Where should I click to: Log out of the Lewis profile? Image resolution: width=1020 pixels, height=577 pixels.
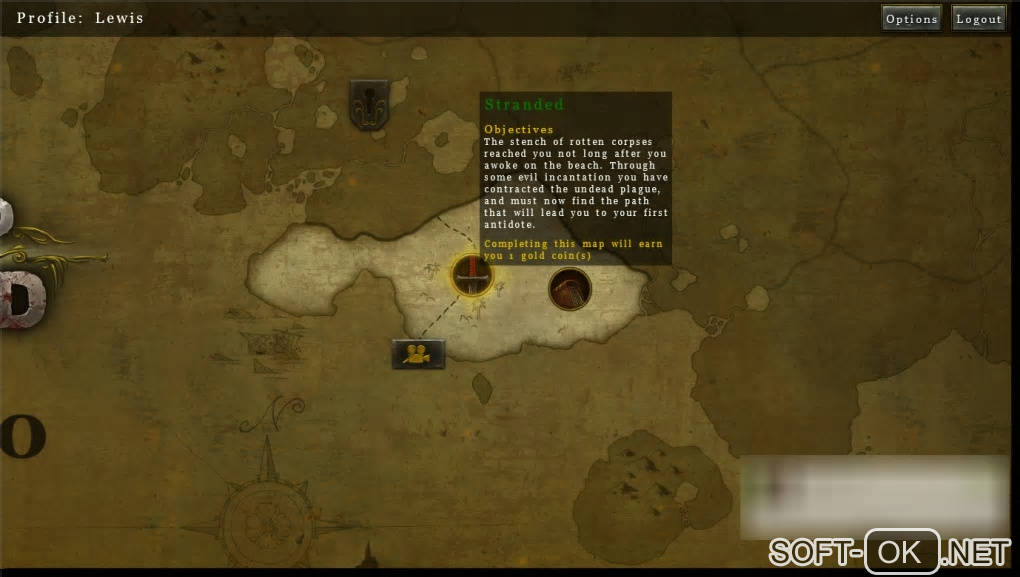click(x=978, y=19)
